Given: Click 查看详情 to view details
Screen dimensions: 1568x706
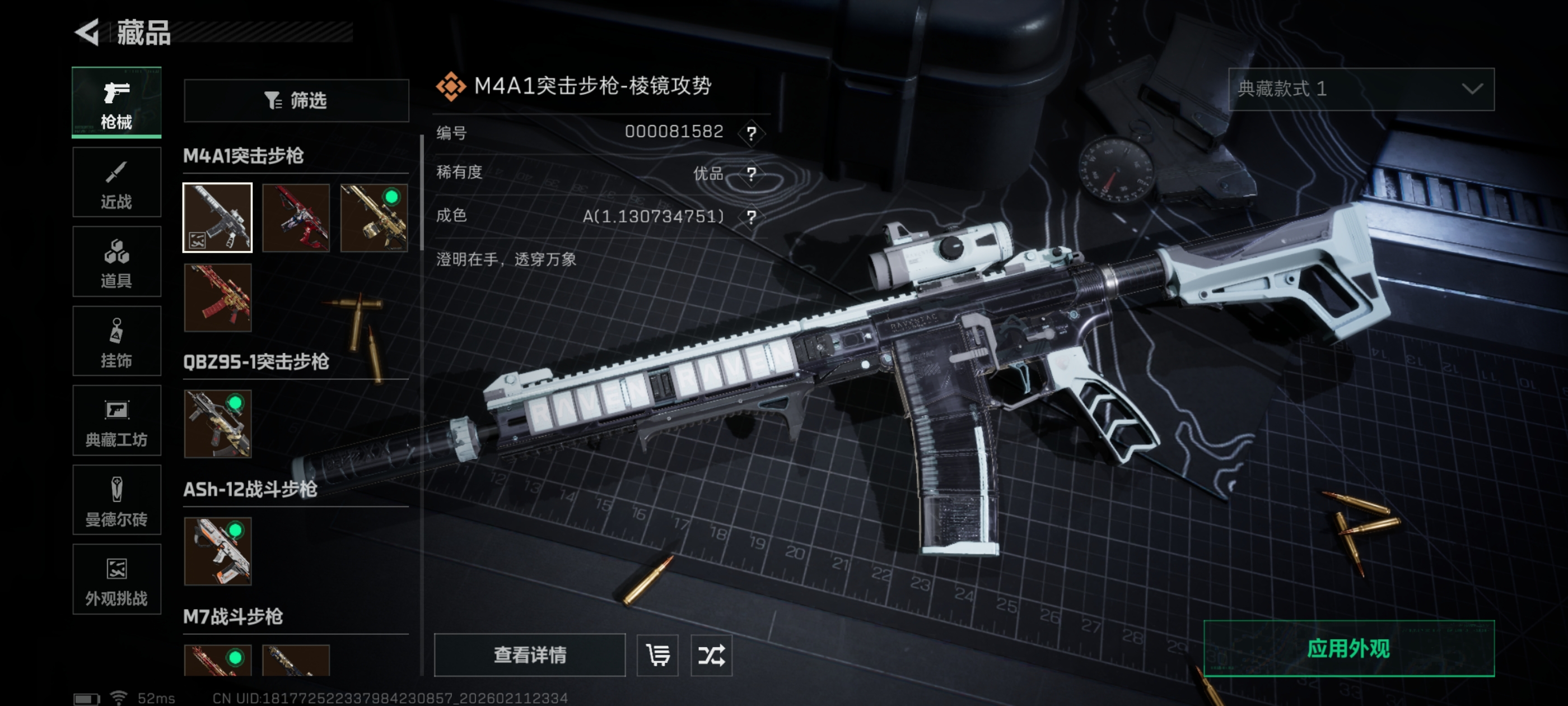Looking at the screenshot, I should click(530, 655).
